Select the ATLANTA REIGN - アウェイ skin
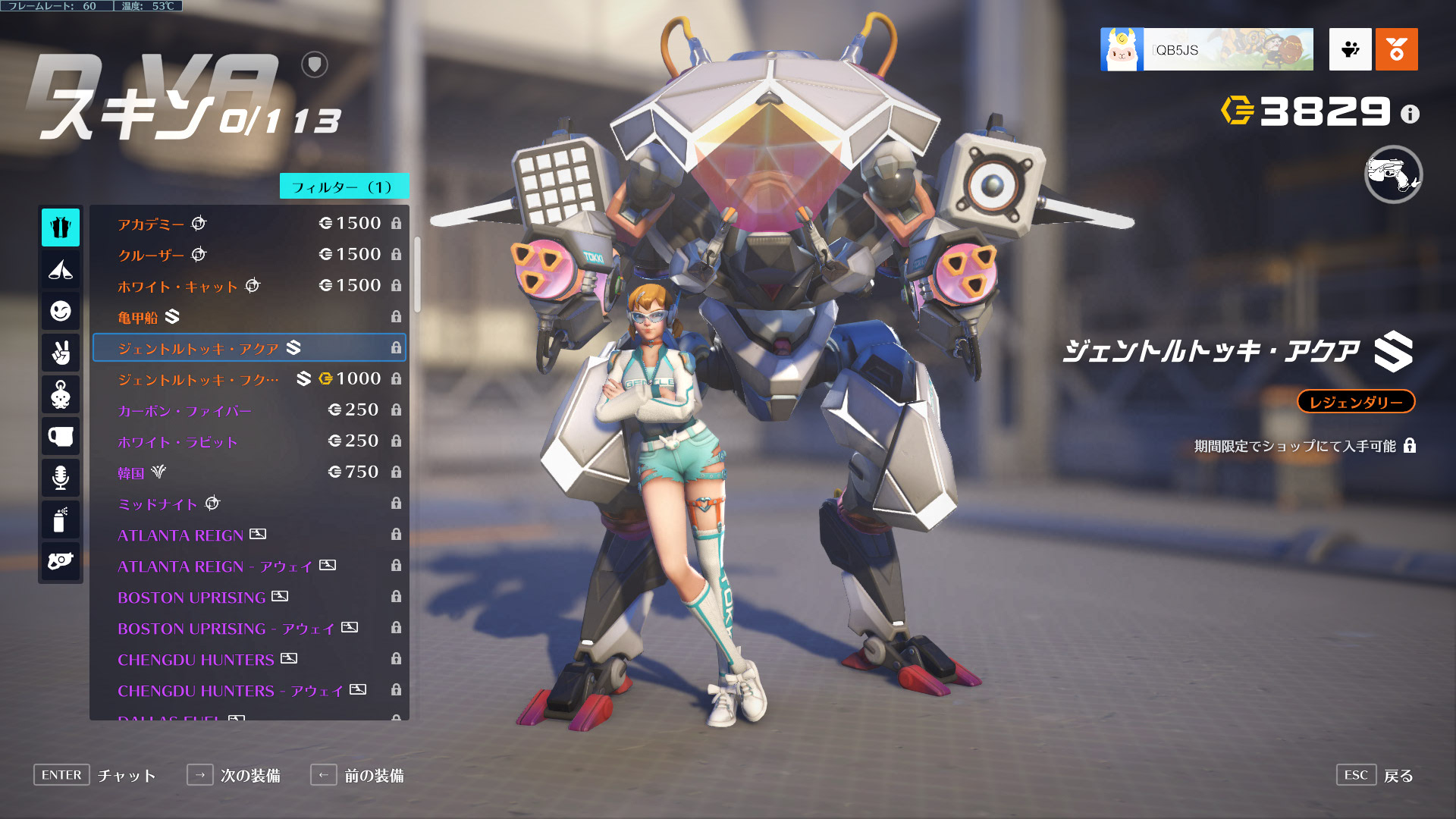 pyautogui.click(x=249, y=566)
